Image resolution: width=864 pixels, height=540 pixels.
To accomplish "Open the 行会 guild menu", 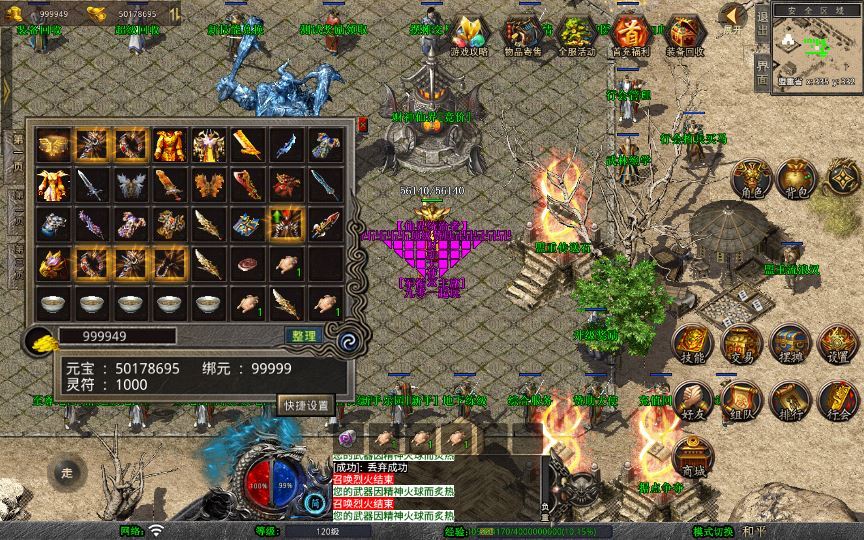I will tap(838, 400).
